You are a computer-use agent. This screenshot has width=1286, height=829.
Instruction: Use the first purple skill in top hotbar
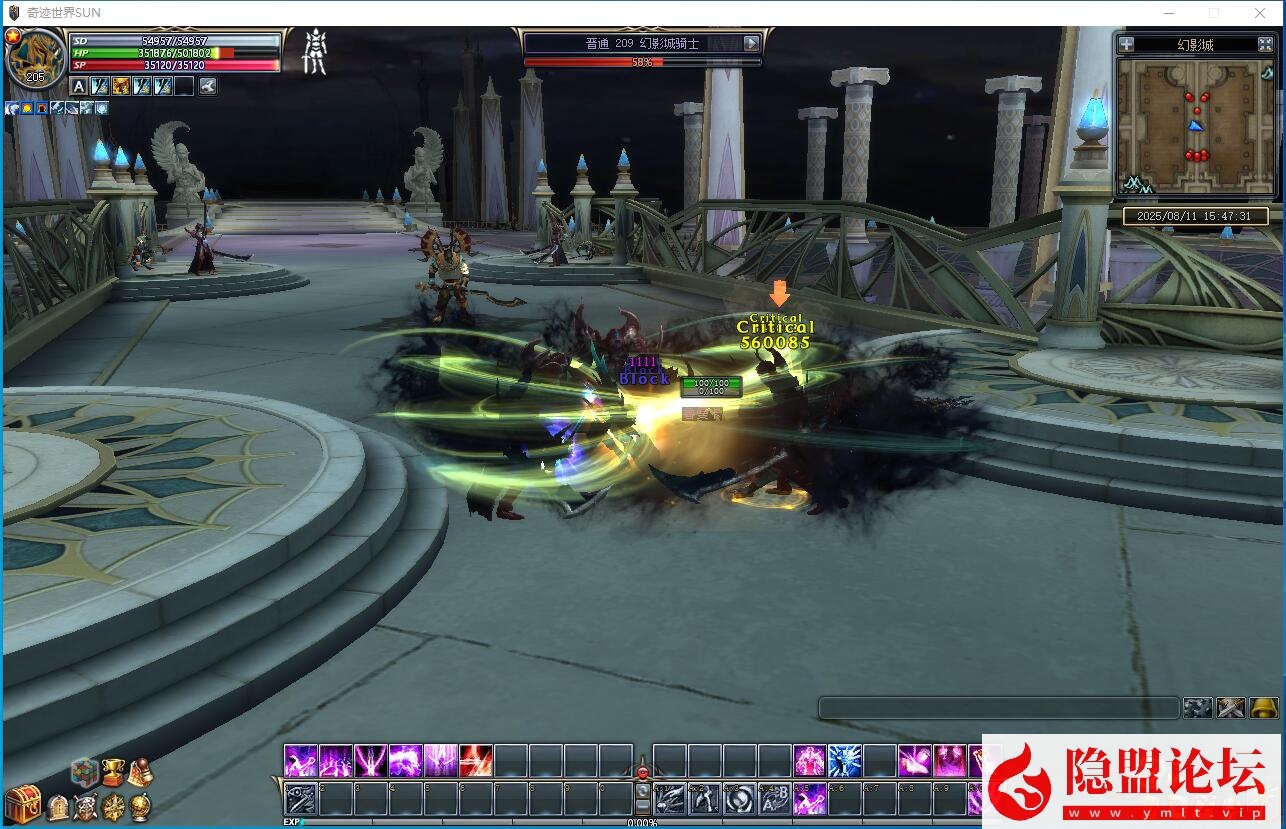point(300,761)
